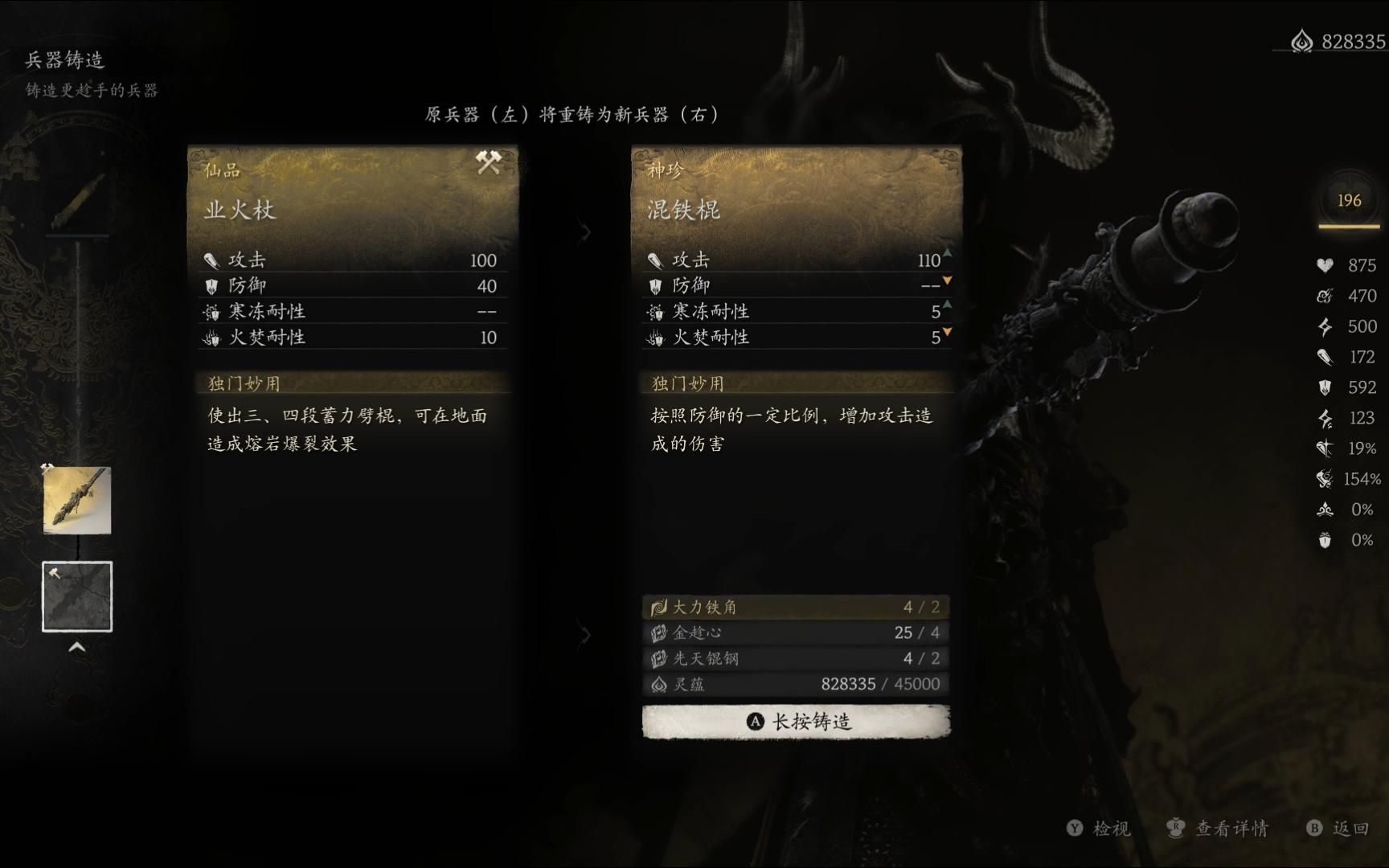1389x868 pixels.
Task: Forge the weapon with 长按铸造 button
Action: tap(796, 722)
